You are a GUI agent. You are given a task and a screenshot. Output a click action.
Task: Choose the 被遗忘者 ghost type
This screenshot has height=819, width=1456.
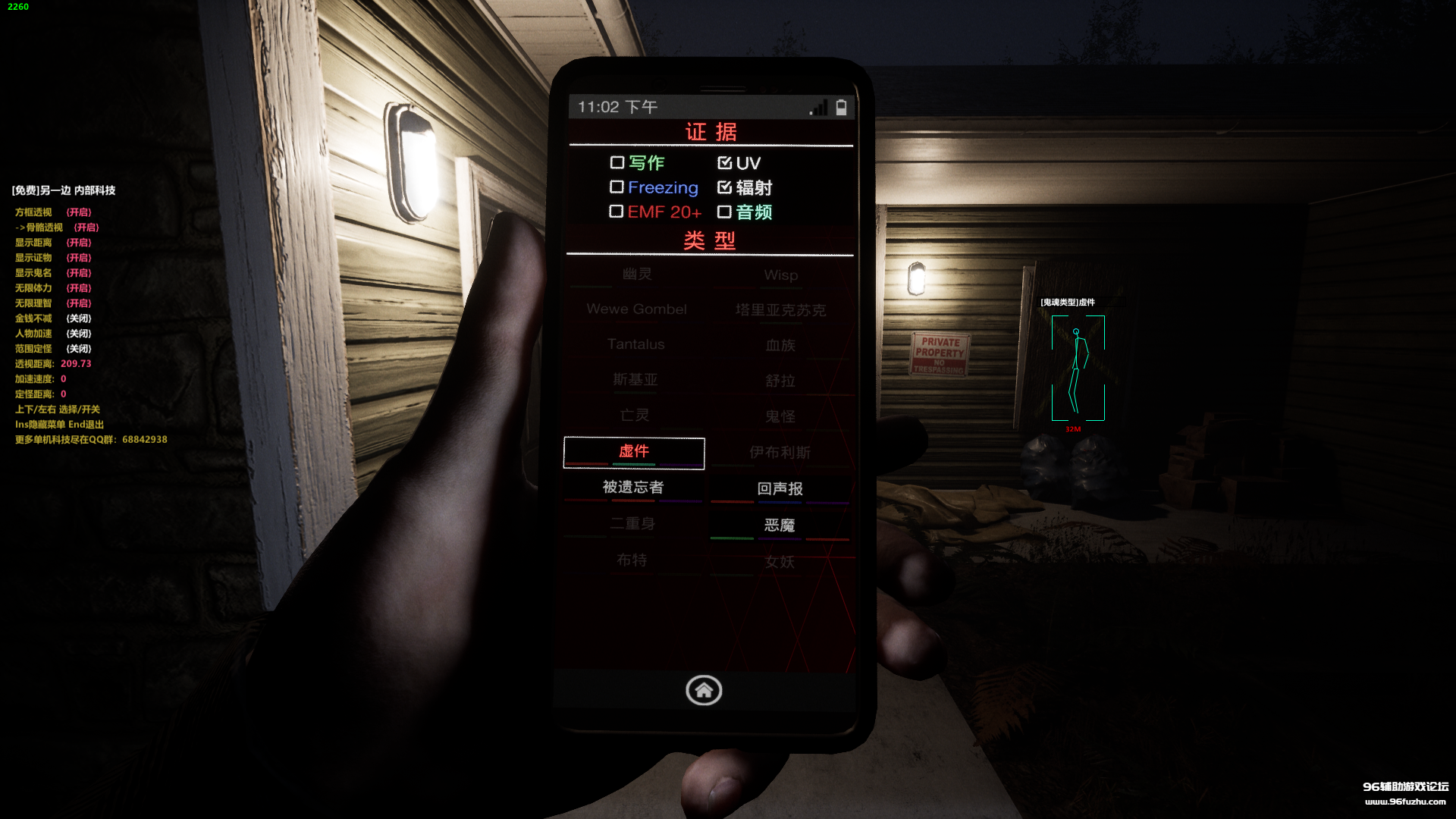coord(633,488)
